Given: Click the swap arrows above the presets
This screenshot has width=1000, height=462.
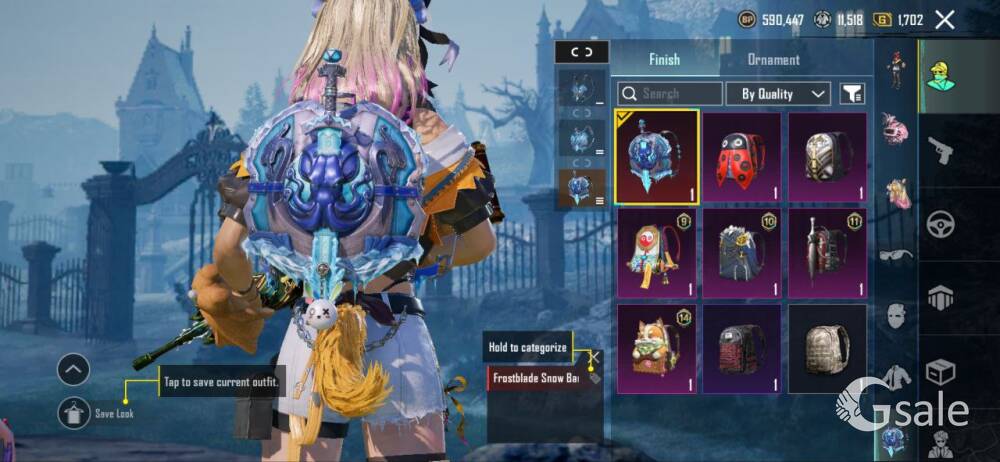Looking at the screenshot, I should pyautogui.click(x=581, y=52).
